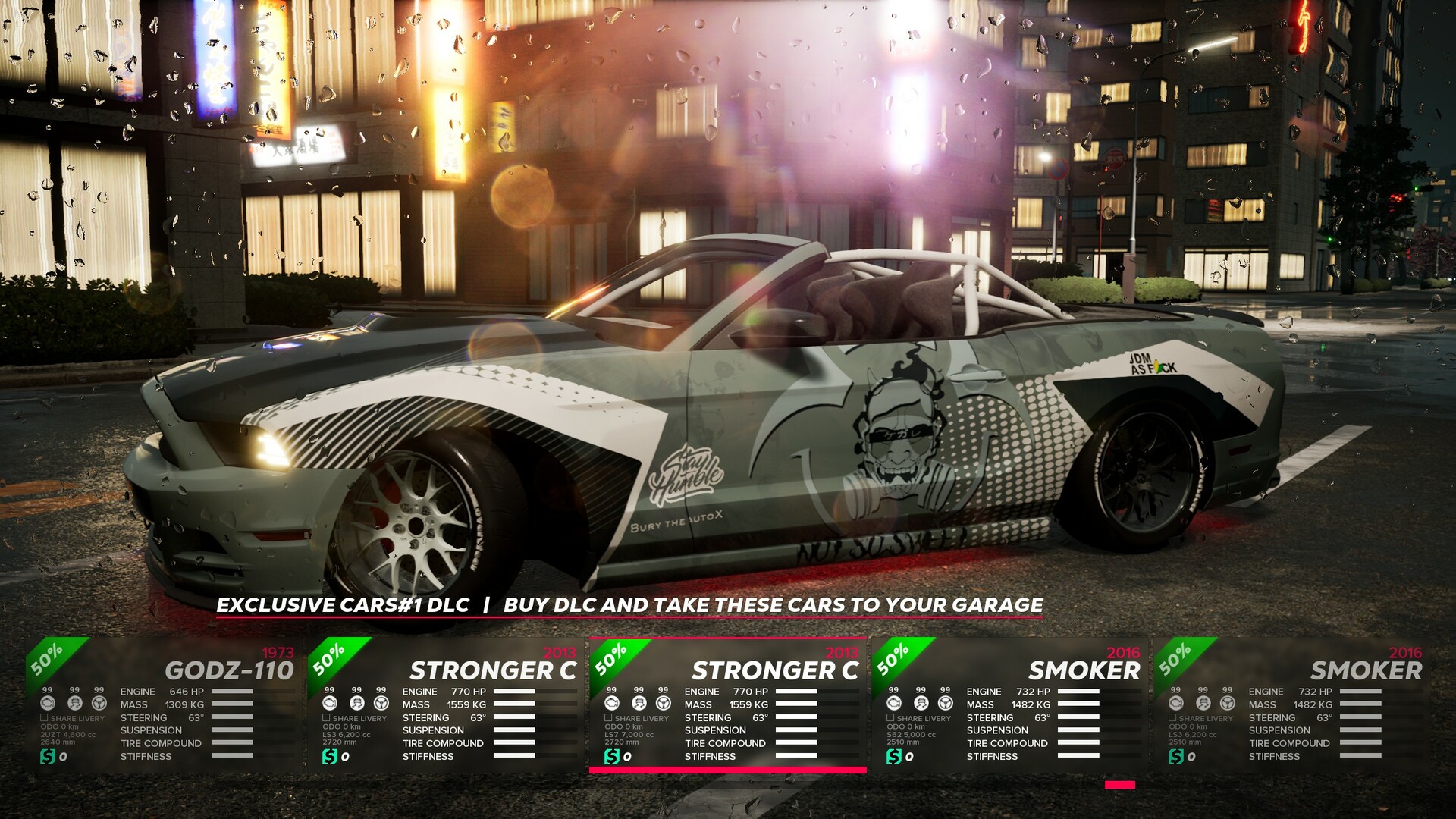Check Share Livery for the highlighted STRONGER C
This screenshot has height=819, width=1456.
click(607, 718)
